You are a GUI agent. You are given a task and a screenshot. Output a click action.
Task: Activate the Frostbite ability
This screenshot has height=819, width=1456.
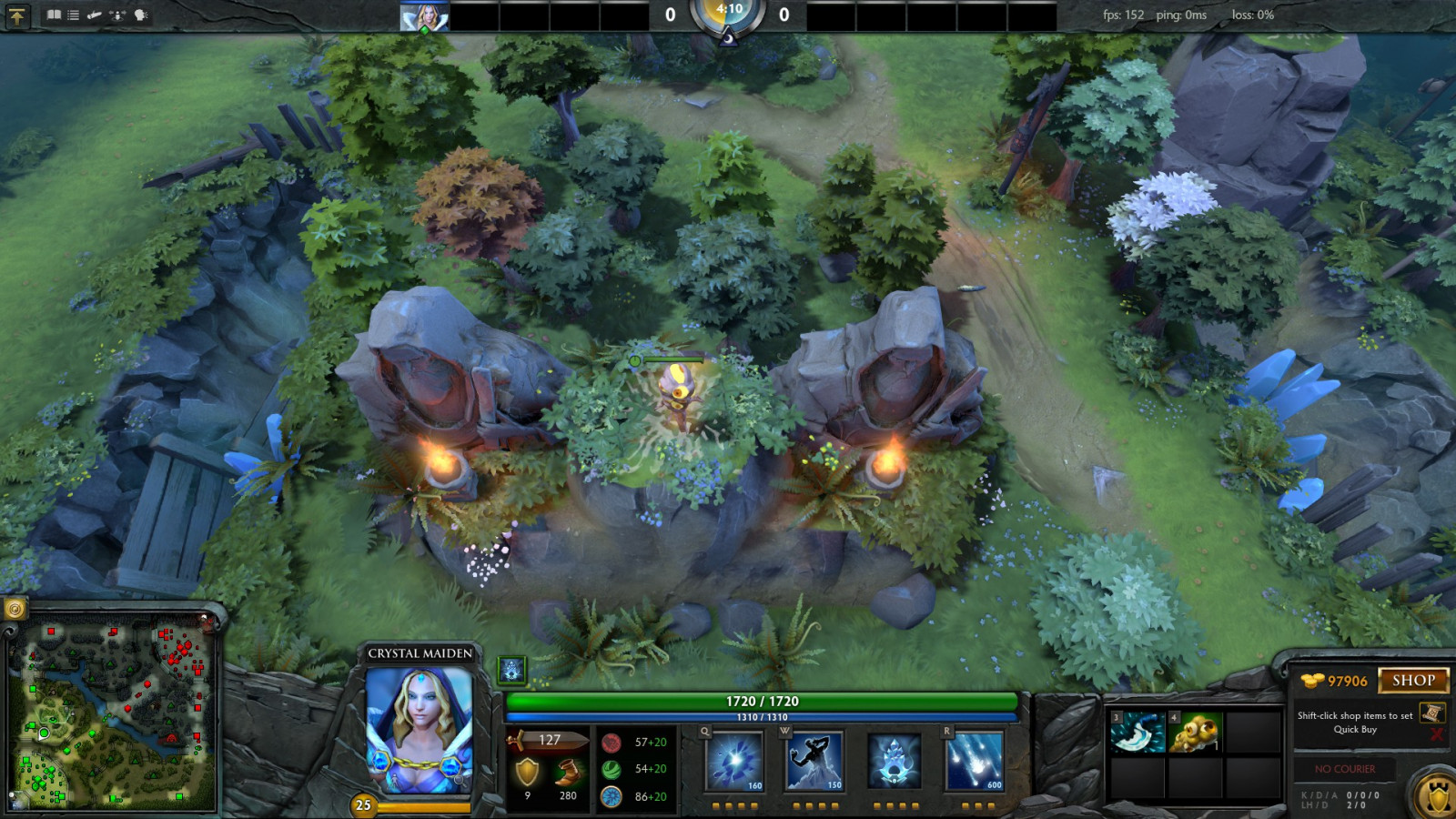pyautogui.click(x=814, y=761)
